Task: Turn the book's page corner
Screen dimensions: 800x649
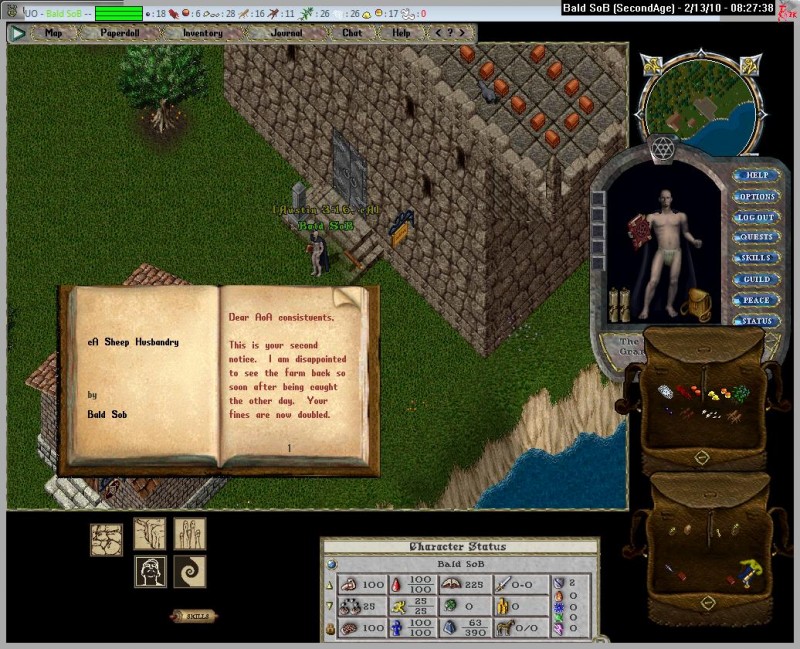Action: coord(347,299)
